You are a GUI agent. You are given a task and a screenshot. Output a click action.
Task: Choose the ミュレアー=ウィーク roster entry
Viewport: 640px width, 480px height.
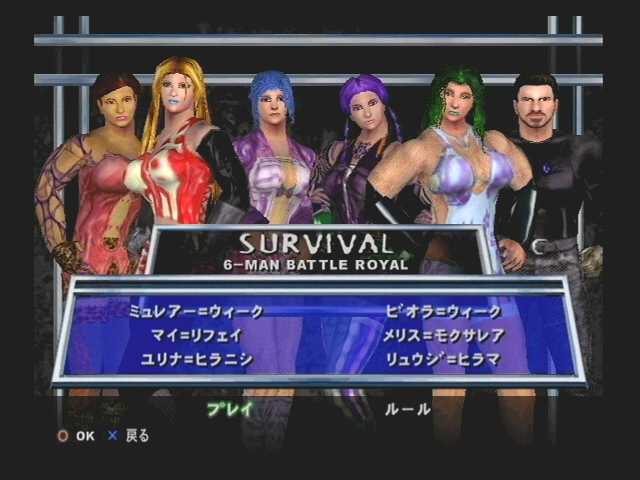coord(190,312)
